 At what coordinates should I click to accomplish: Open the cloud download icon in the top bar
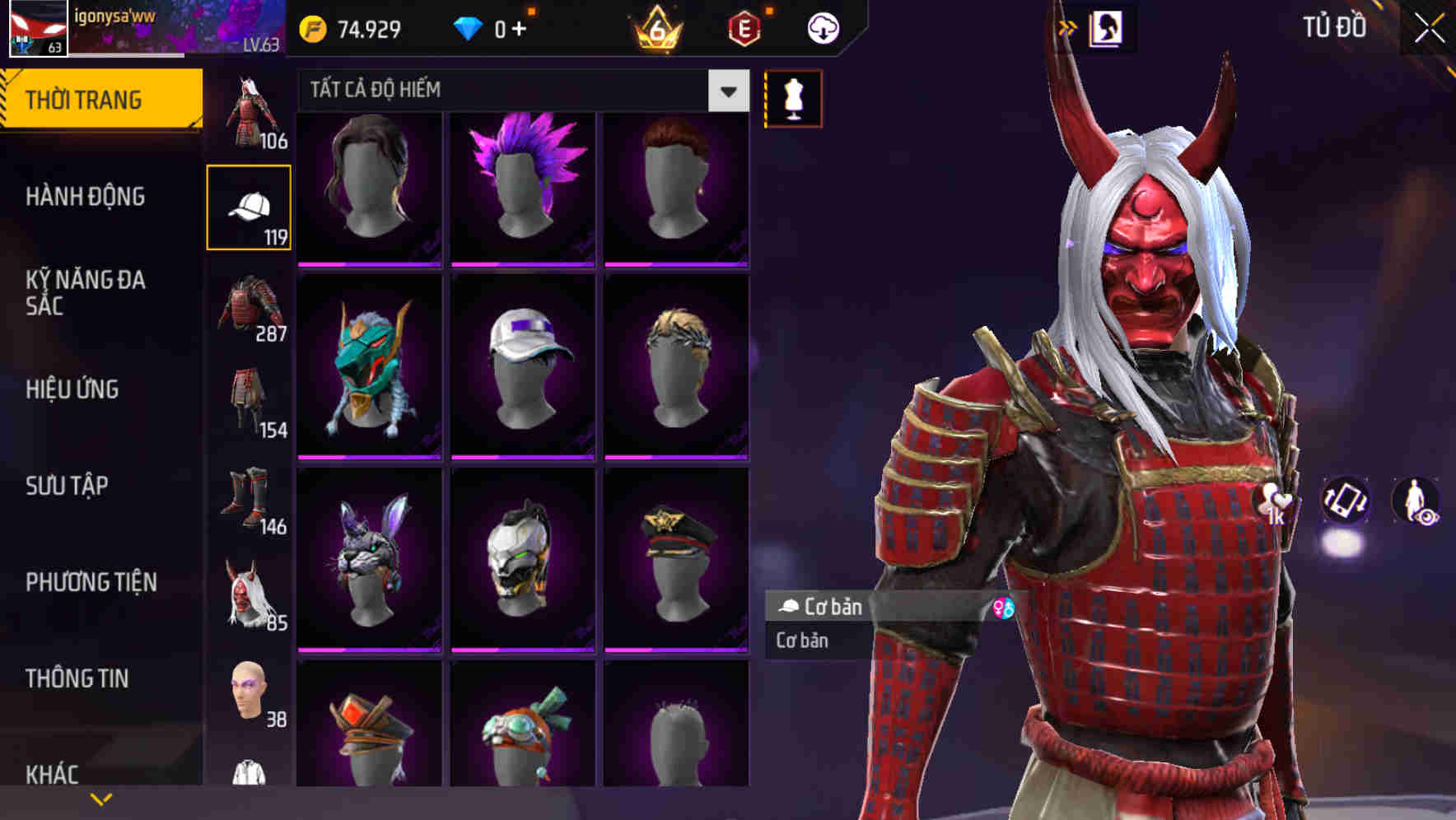point(824,27)
